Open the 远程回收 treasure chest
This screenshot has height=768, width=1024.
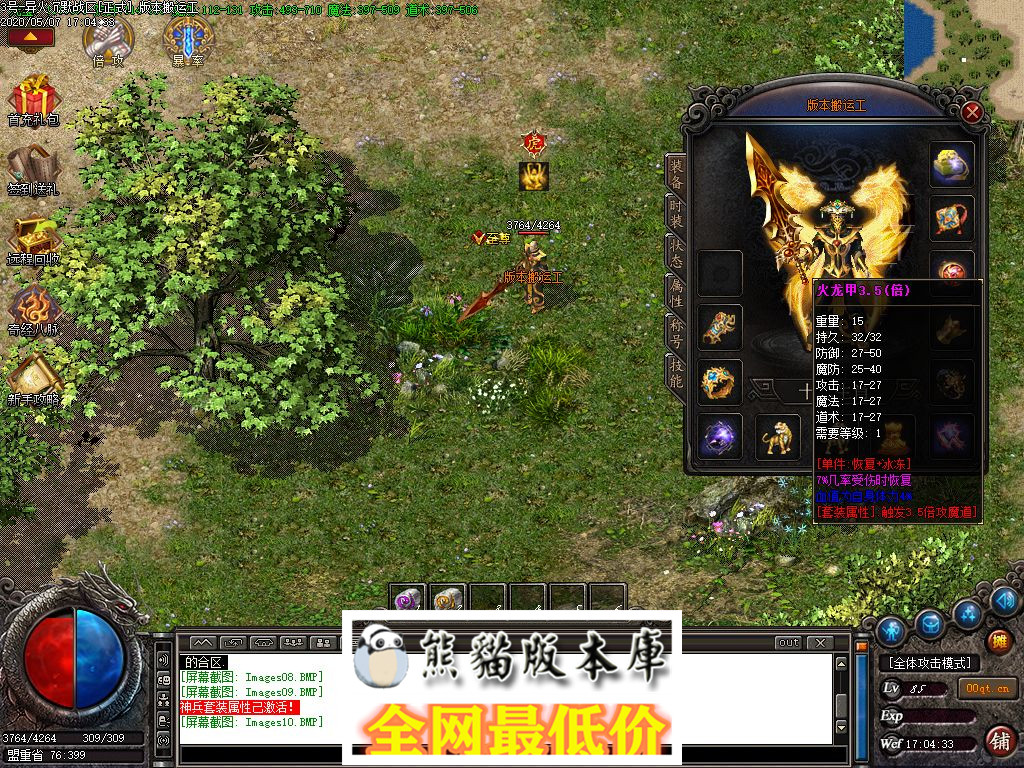tap(33, 240)
